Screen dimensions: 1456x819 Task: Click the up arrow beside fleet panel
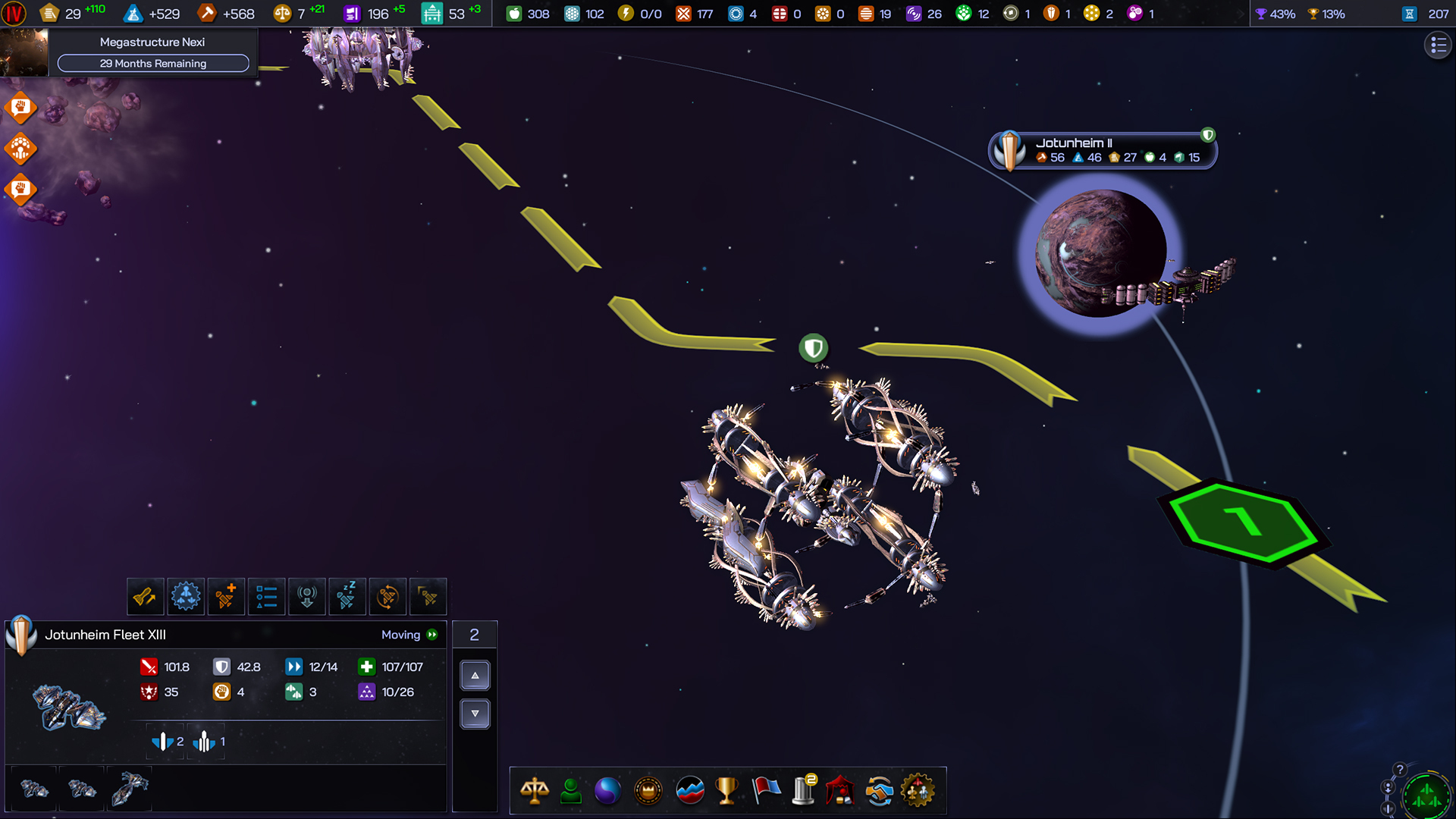tap(475, 675)
